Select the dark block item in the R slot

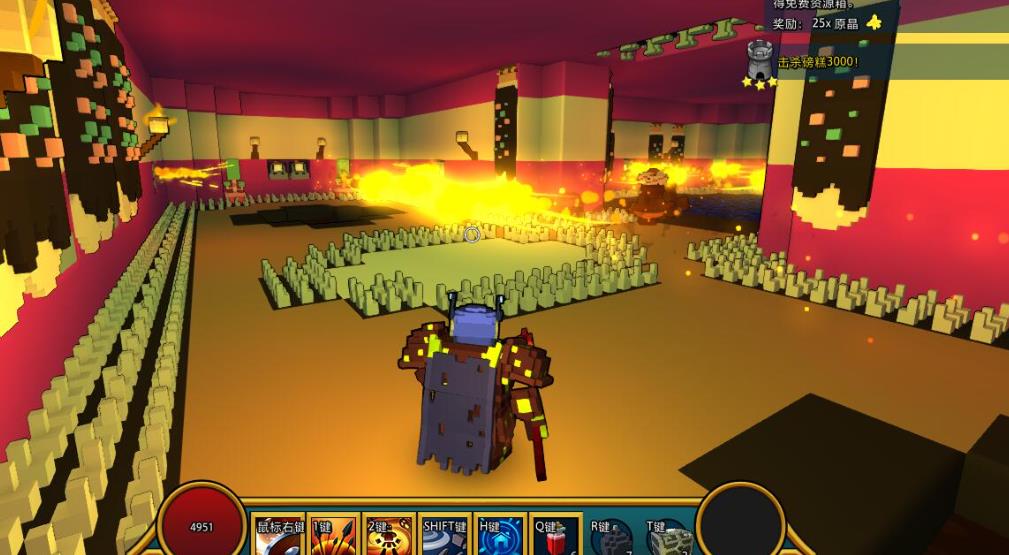pyautogui.click(x=612, y=538)
